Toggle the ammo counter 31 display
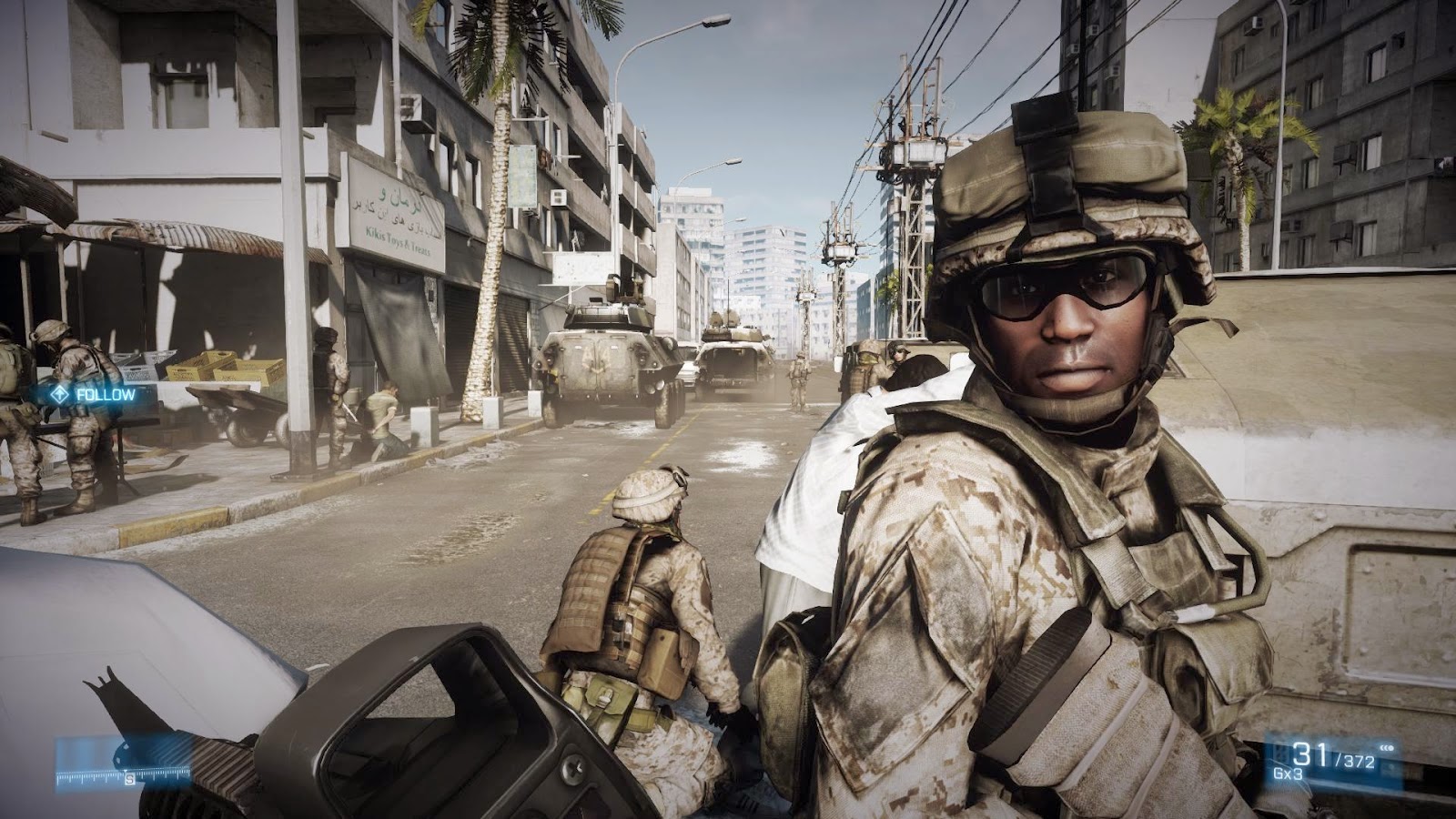1456x819 pixels. [x=1310, y=753]
